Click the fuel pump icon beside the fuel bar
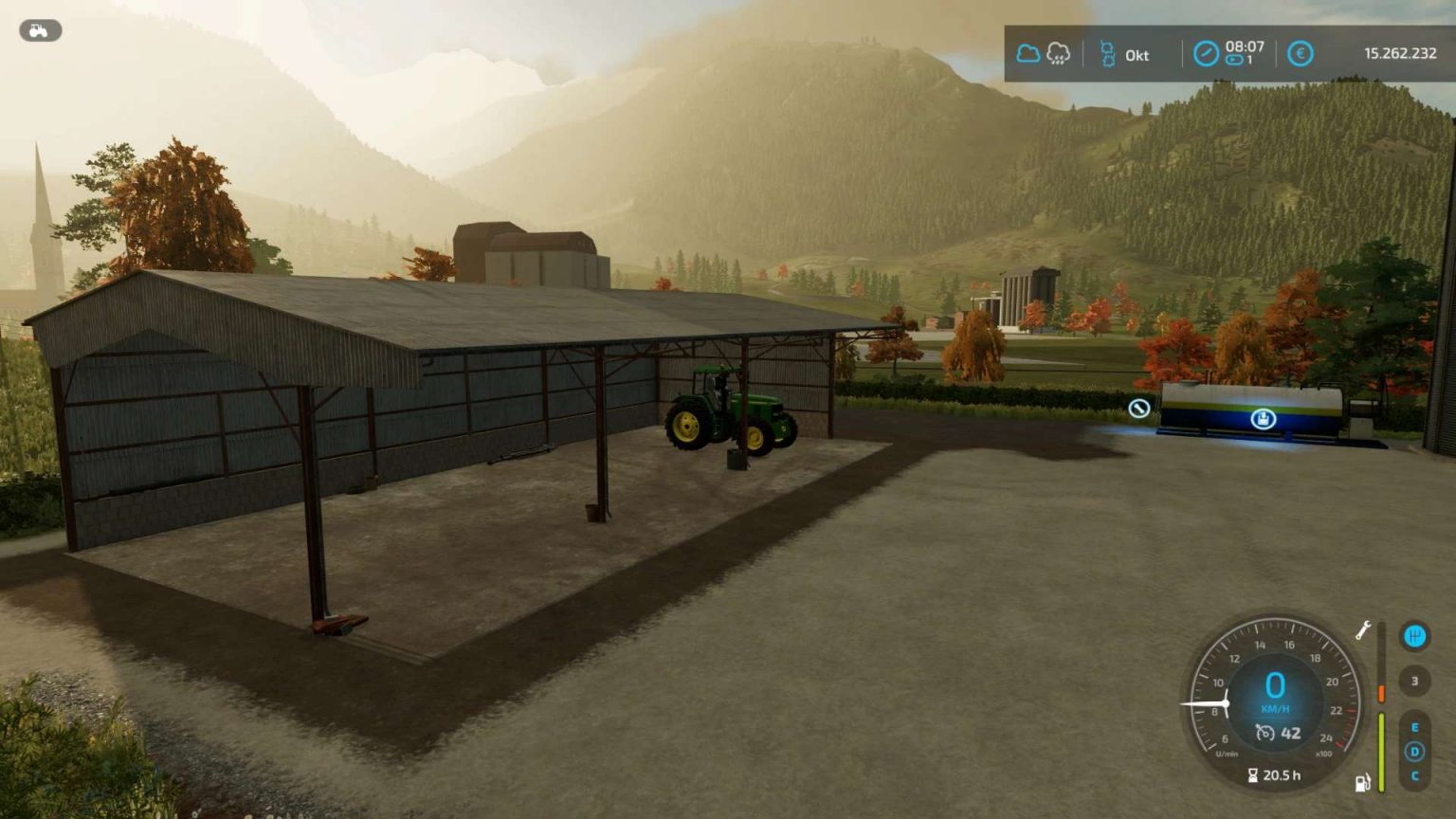Screen dimensions: 1456x819 point(1361,782)
